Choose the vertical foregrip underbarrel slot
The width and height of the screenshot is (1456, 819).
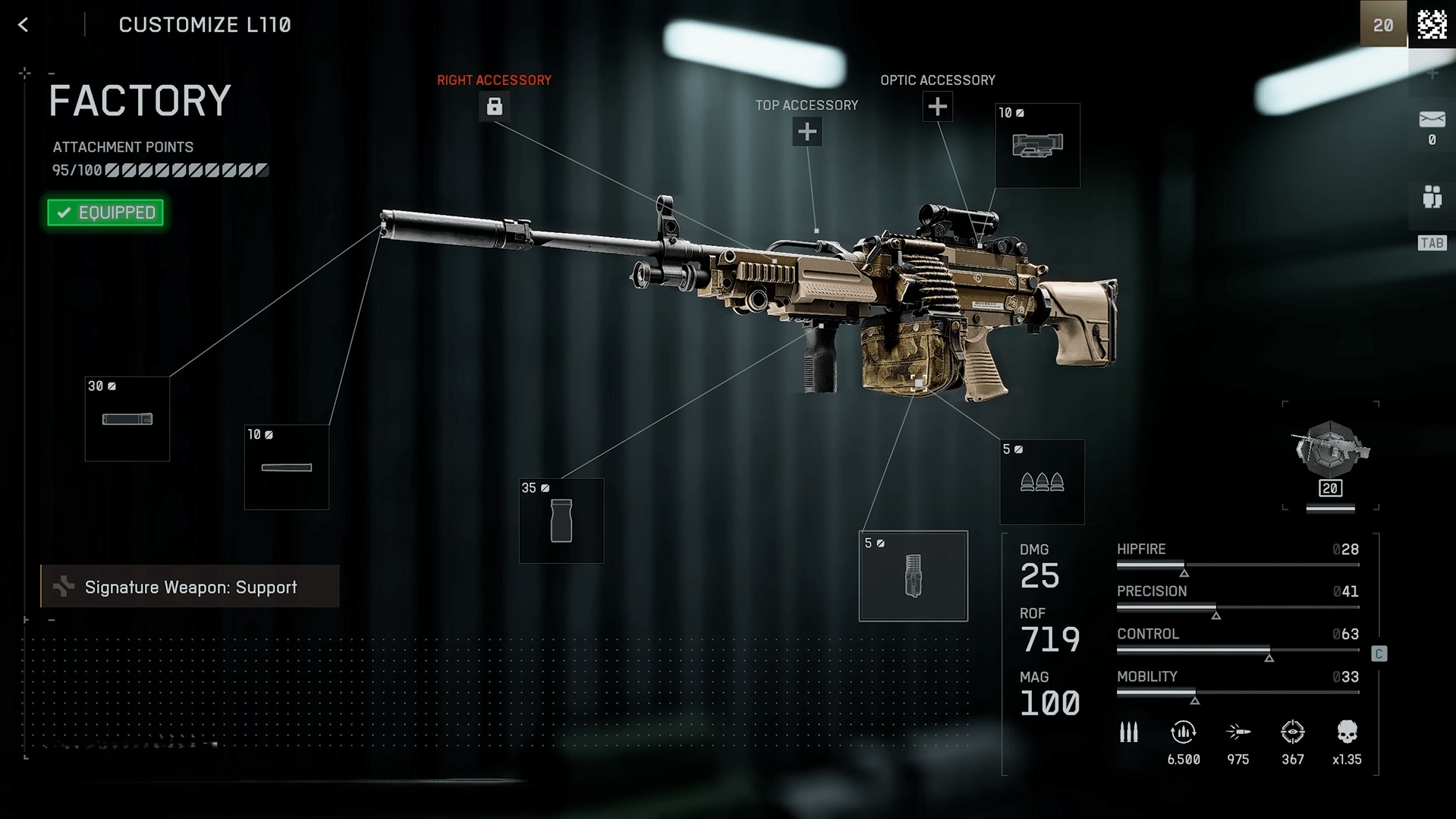(561, 521)
